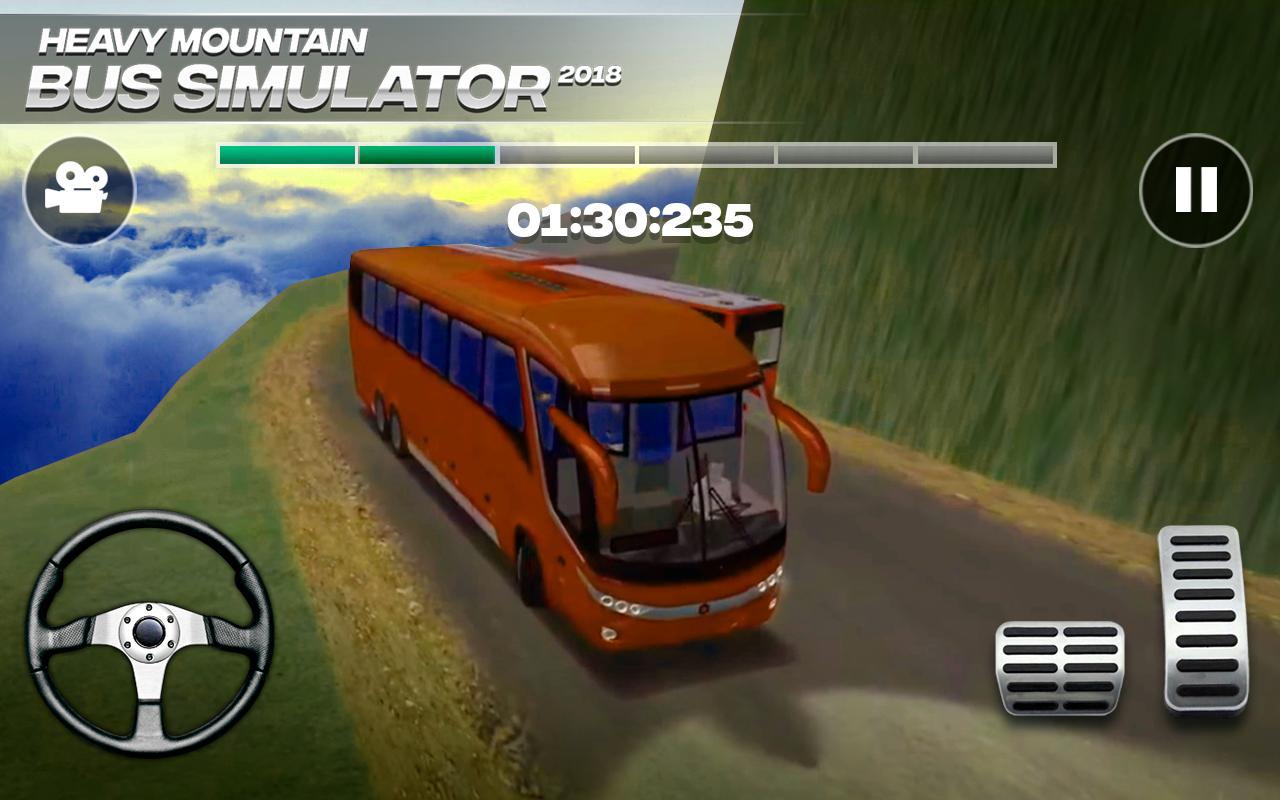Hit the tall accelerator pedal
This screenshot has width=1280, height=800.
(x=1203, y=619)
